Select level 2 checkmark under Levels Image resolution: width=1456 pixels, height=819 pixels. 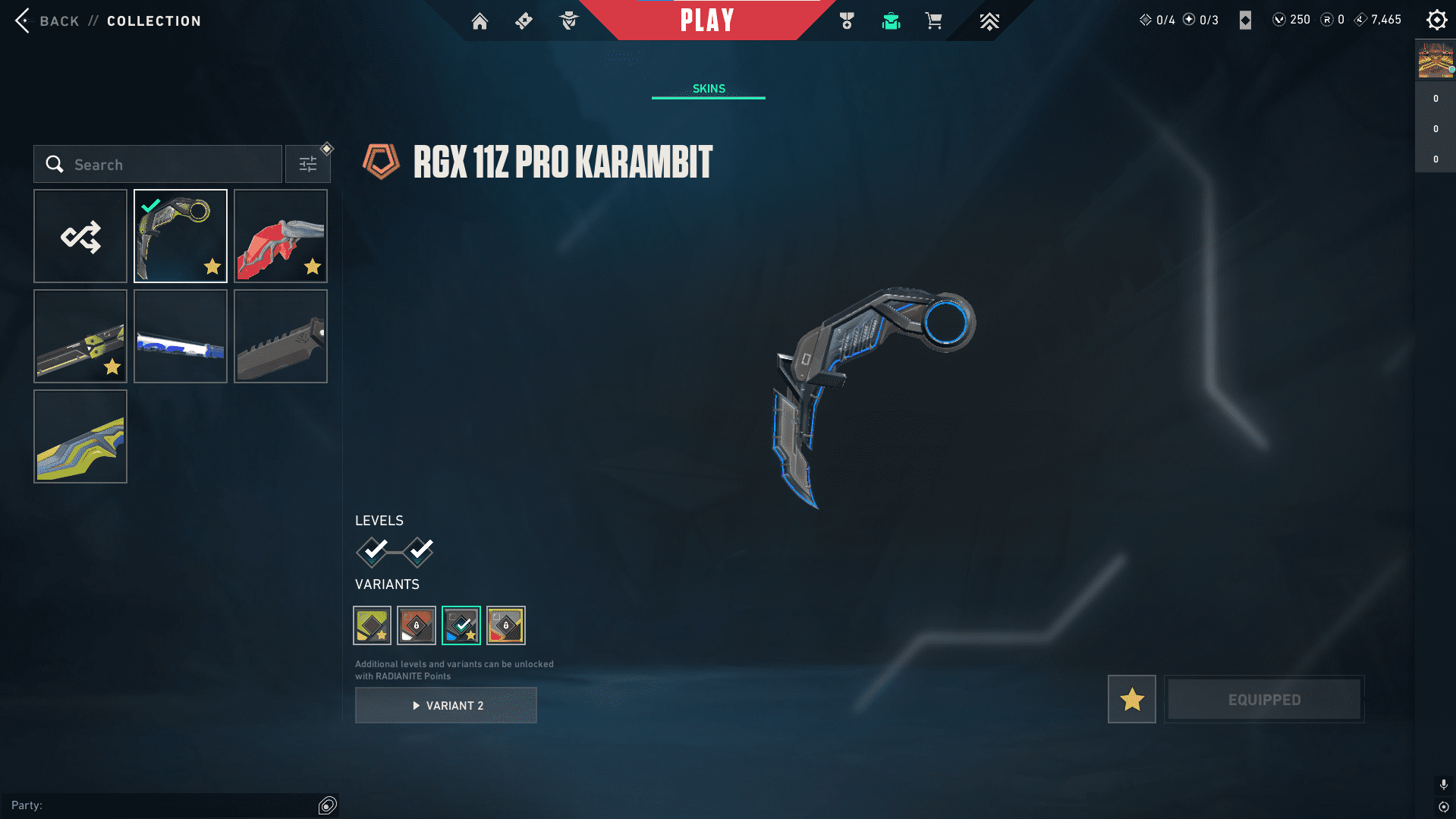click(418, 553)
